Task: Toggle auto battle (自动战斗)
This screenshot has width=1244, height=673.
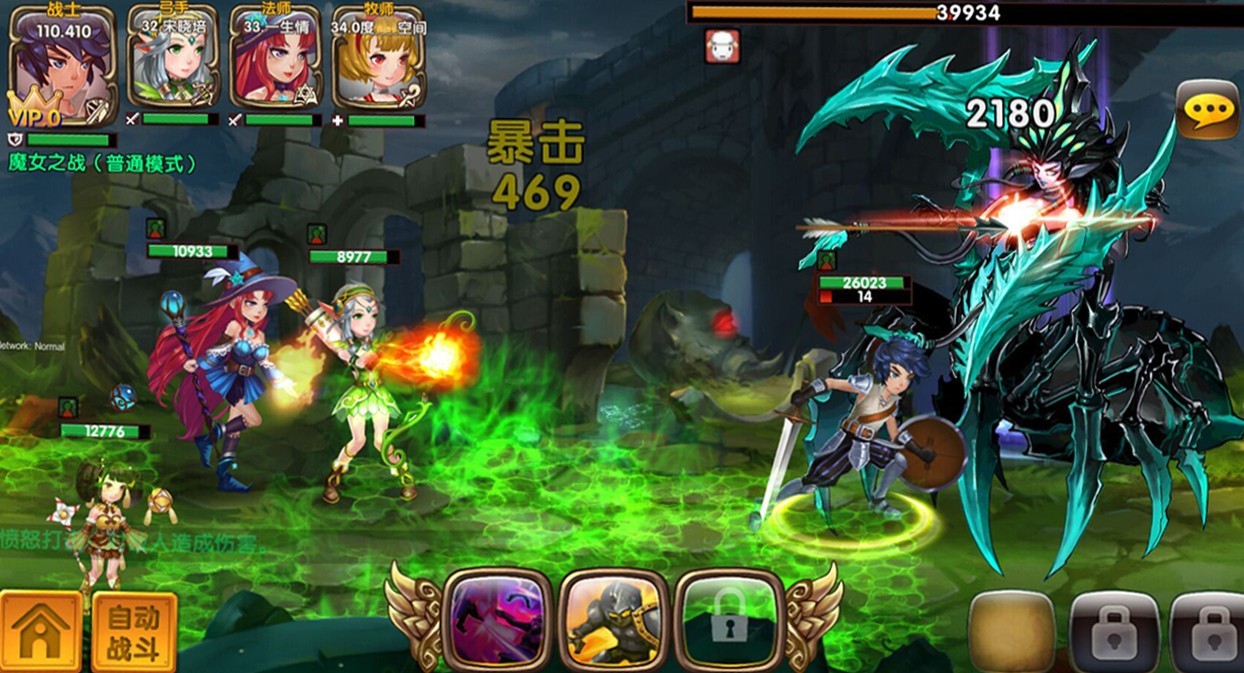Action: tap(134, 632)
